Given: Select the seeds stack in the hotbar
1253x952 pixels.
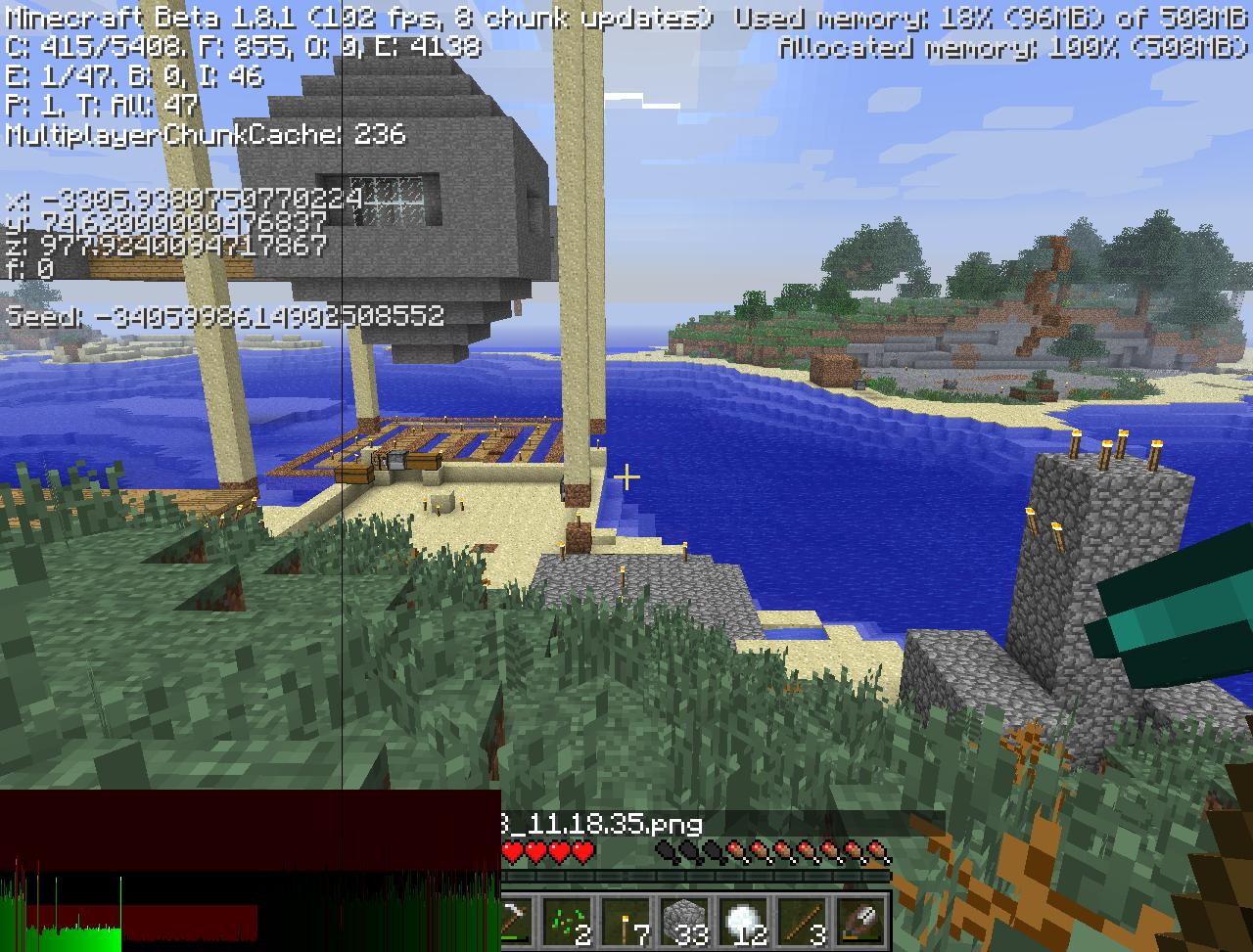Looking at the screenshot, I should [569, 920].
